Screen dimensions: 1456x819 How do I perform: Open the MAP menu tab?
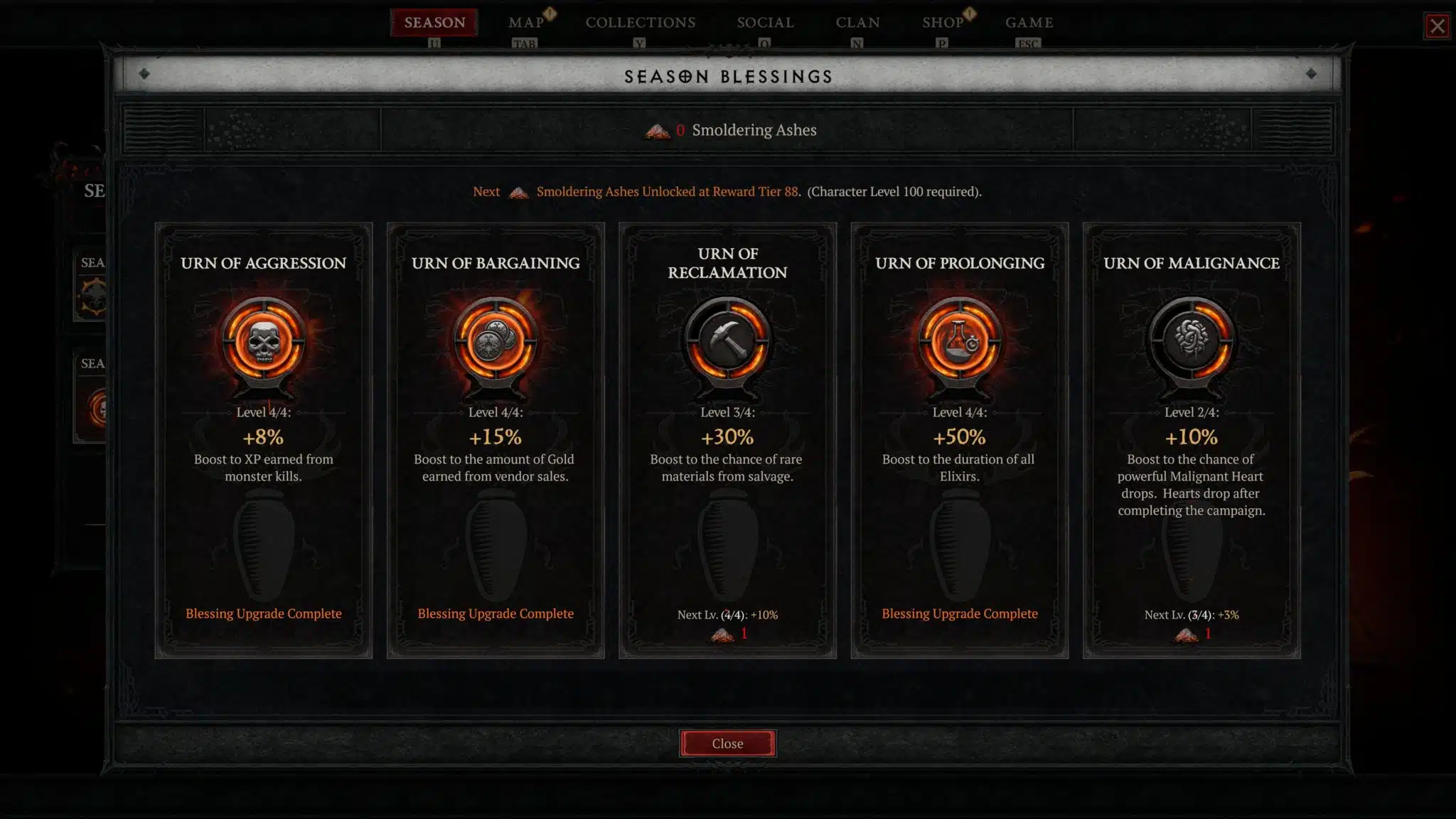point(525,22)
